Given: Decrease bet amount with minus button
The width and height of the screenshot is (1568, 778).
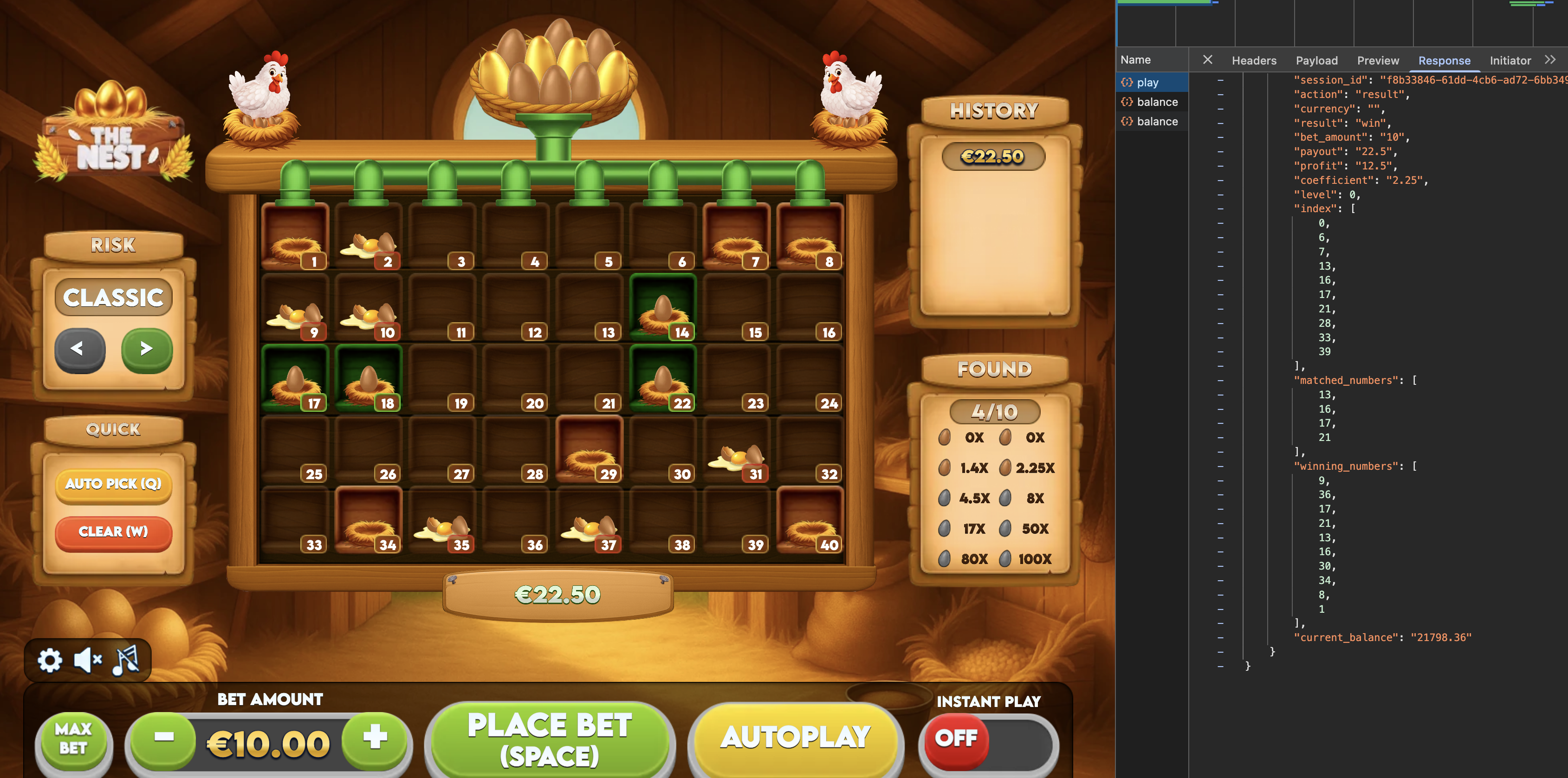Looking at the screenshot, I should [x=164, y=738].
